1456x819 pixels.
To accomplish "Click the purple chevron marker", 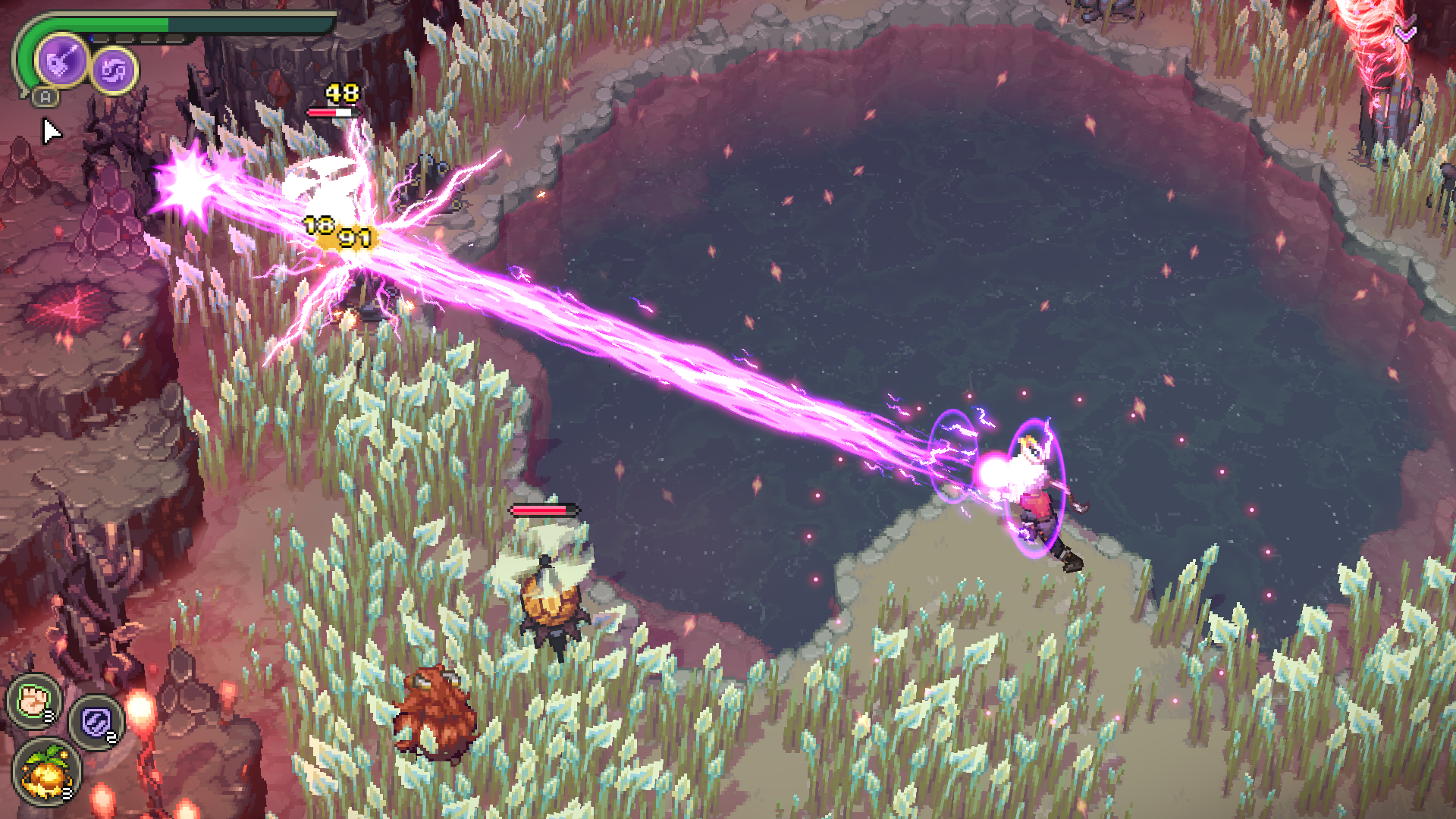I will (x=1406, y=33).
